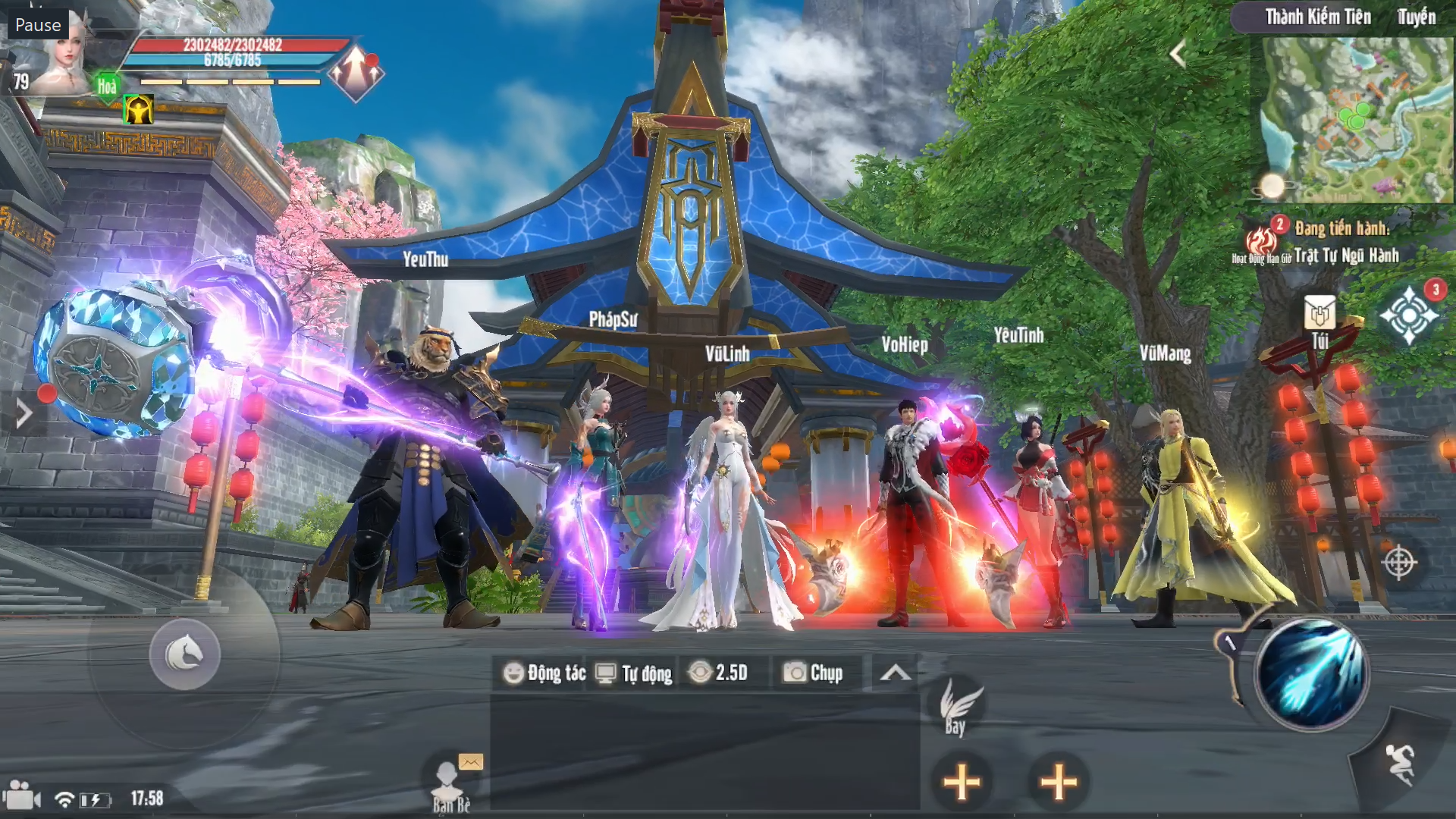Open the Động tác emote menu
The image size is (1456, 819).
click(545, 673)
